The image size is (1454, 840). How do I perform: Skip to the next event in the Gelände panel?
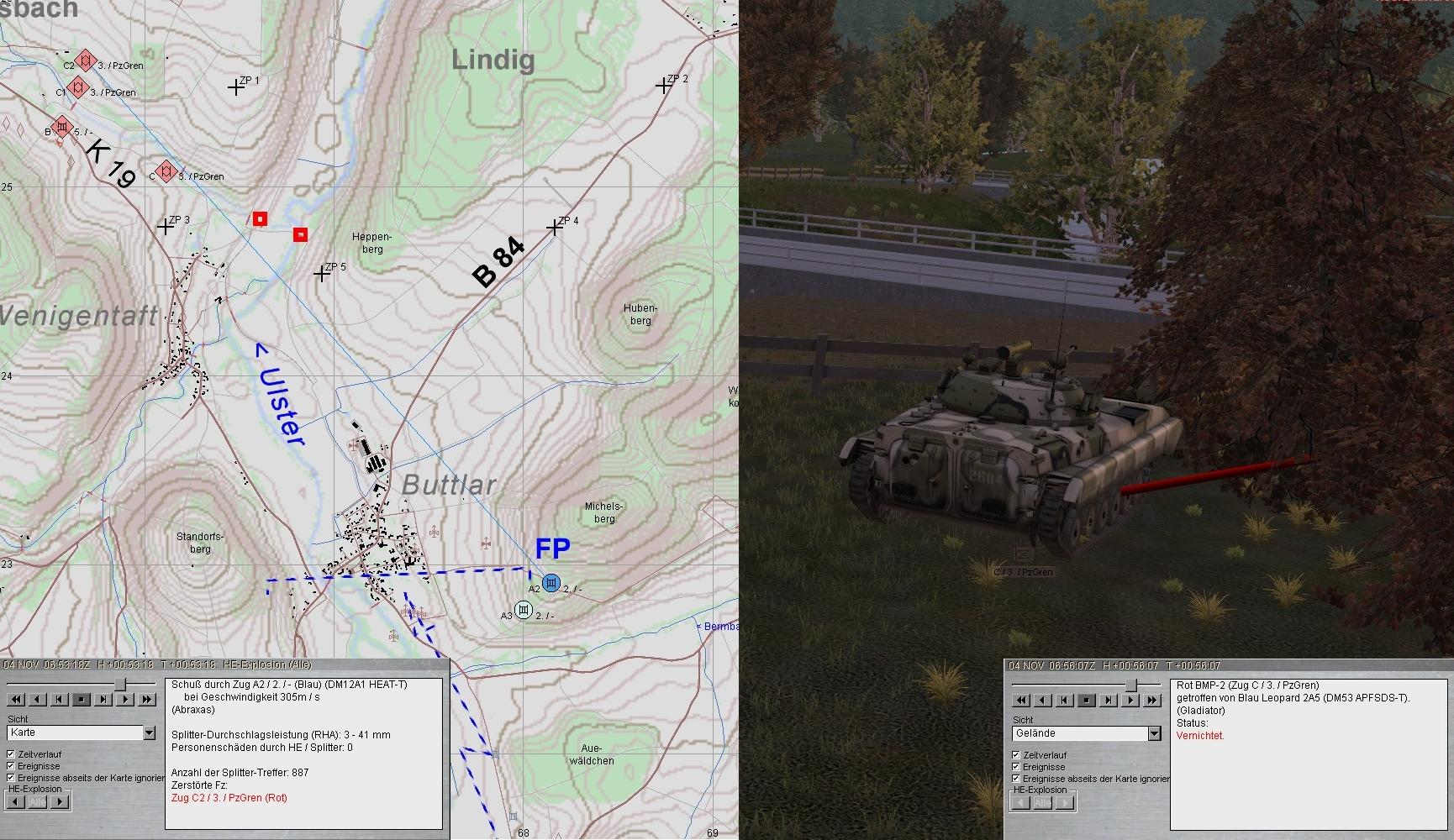click(1109, 700)
